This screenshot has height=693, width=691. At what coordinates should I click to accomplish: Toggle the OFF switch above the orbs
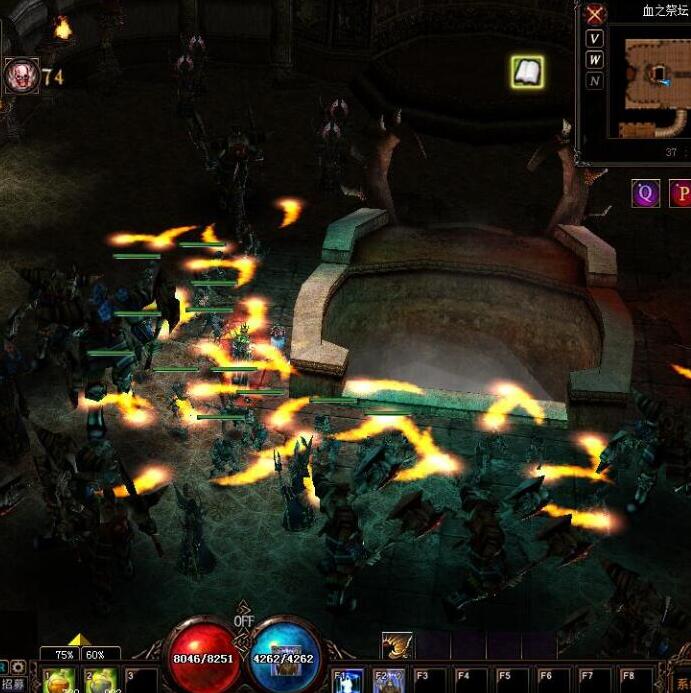coord(244,621)
